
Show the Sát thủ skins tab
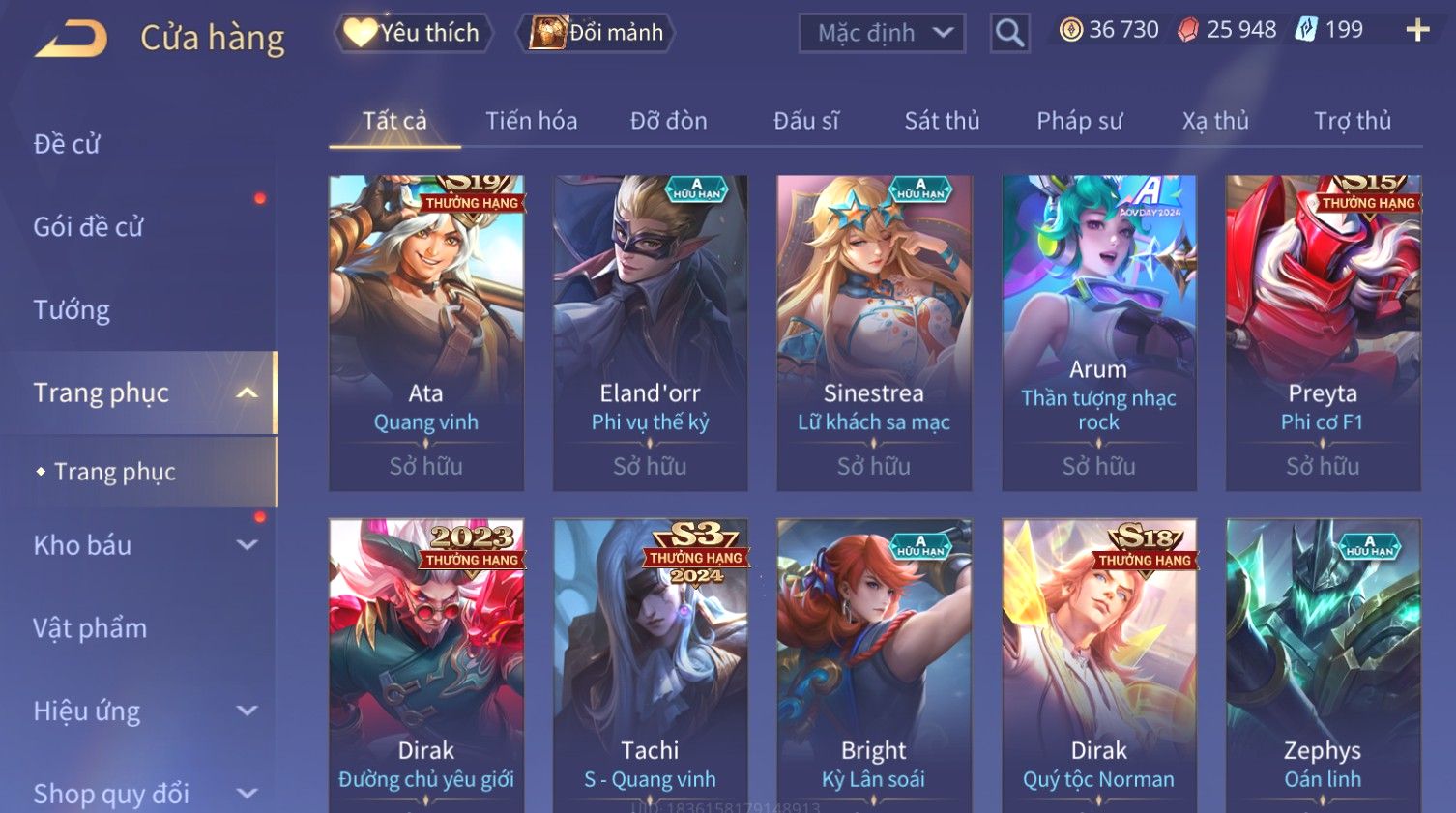tap(942, 121)
